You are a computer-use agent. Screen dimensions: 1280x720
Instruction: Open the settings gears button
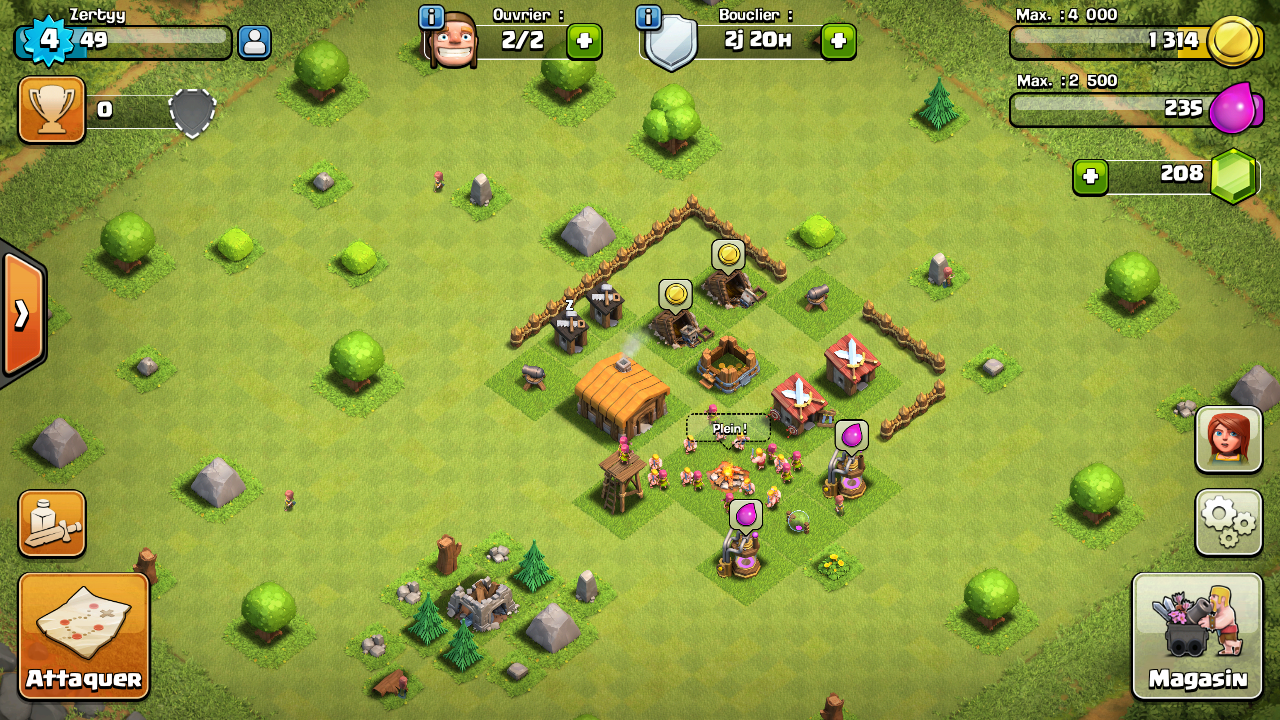(x=1228, y=522)
